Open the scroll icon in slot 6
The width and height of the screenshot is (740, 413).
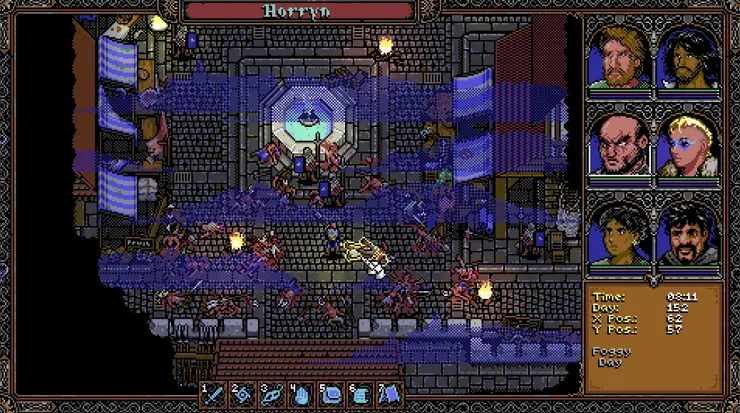click(361, 393)
